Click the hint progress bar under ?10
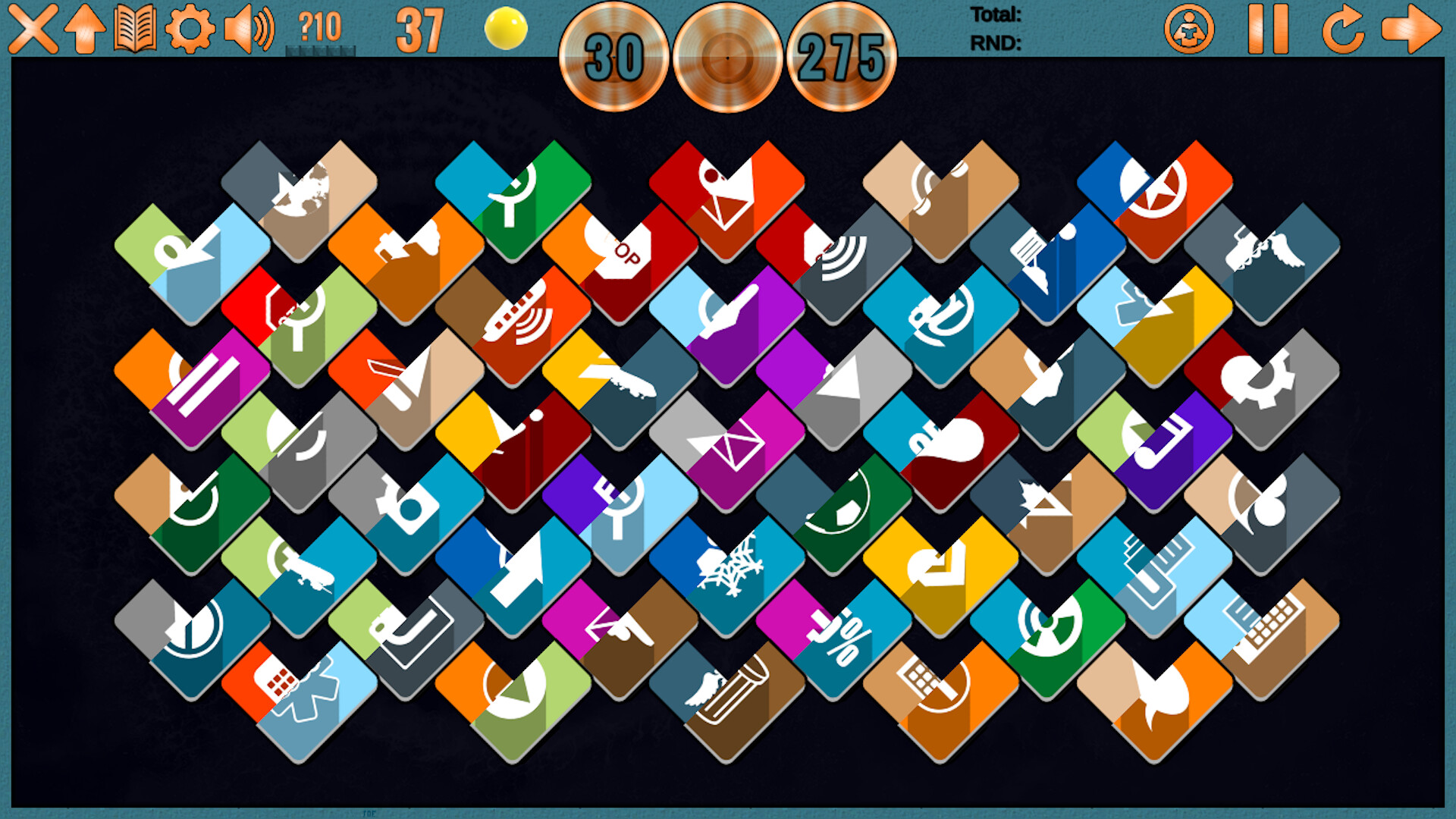The image size is (1456, 819). point(319,50)
